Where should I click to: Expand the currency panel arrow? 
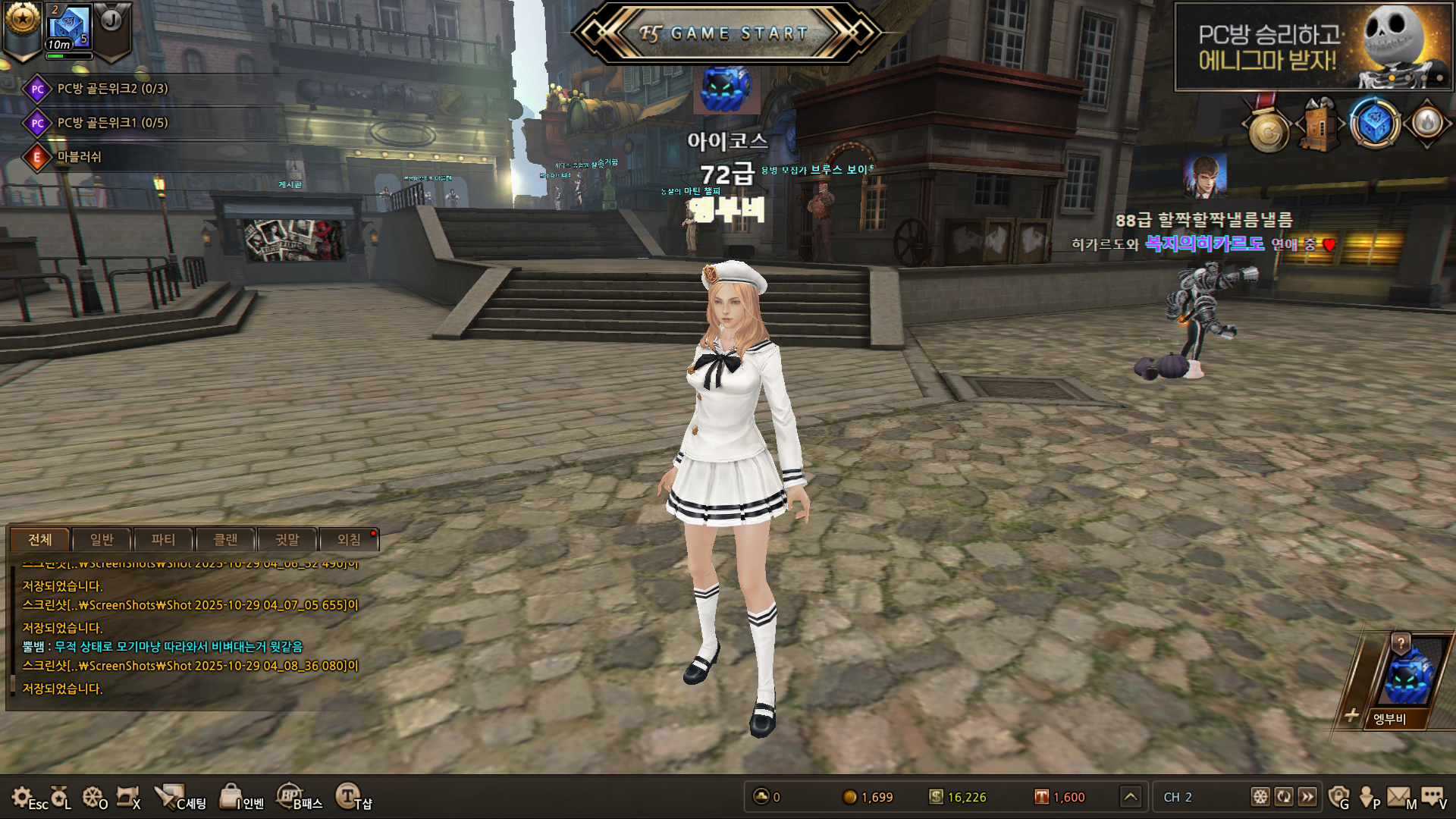(1131, 797)
